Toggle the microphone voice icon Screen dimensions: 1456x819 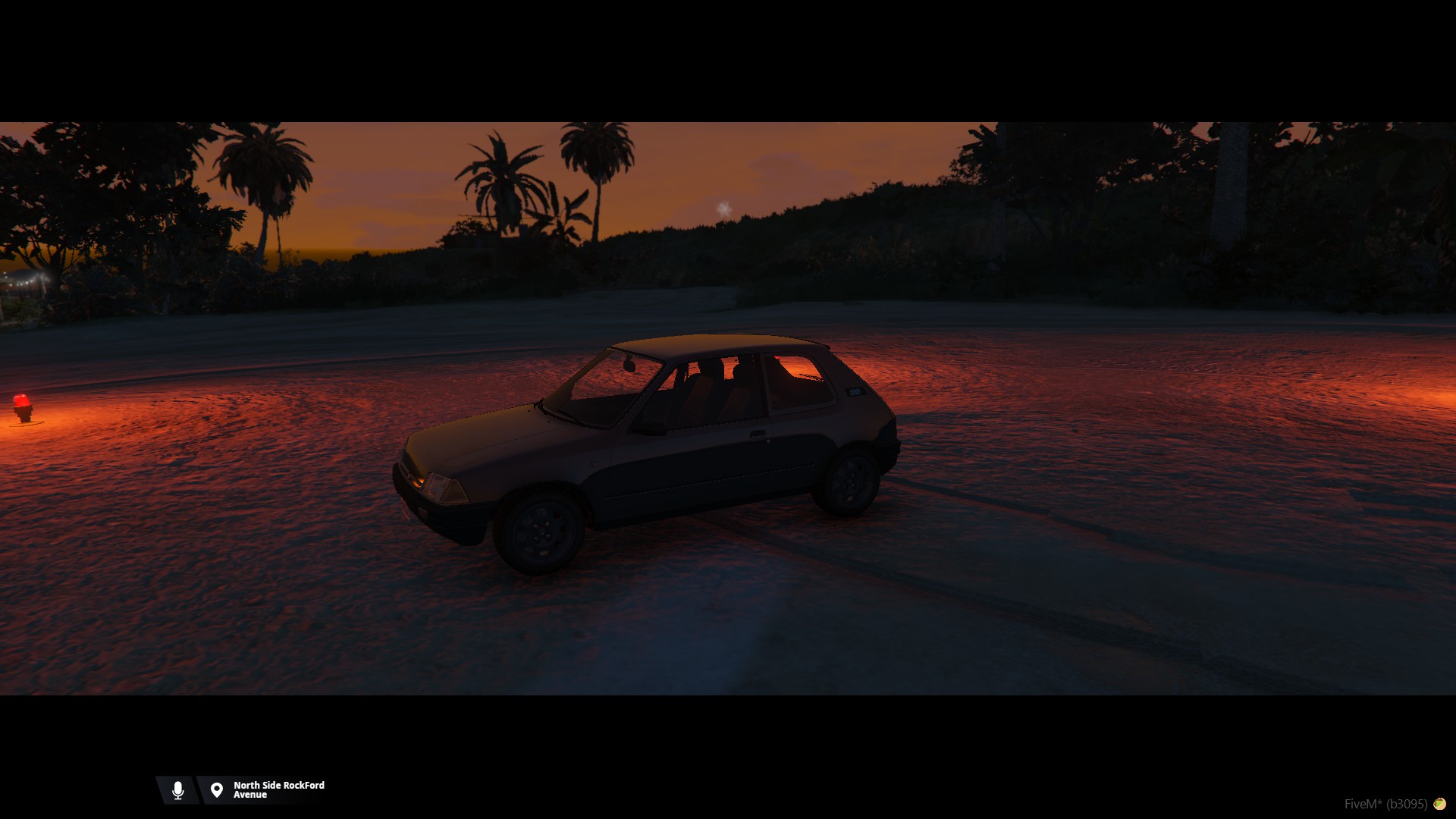coord(177,790)
